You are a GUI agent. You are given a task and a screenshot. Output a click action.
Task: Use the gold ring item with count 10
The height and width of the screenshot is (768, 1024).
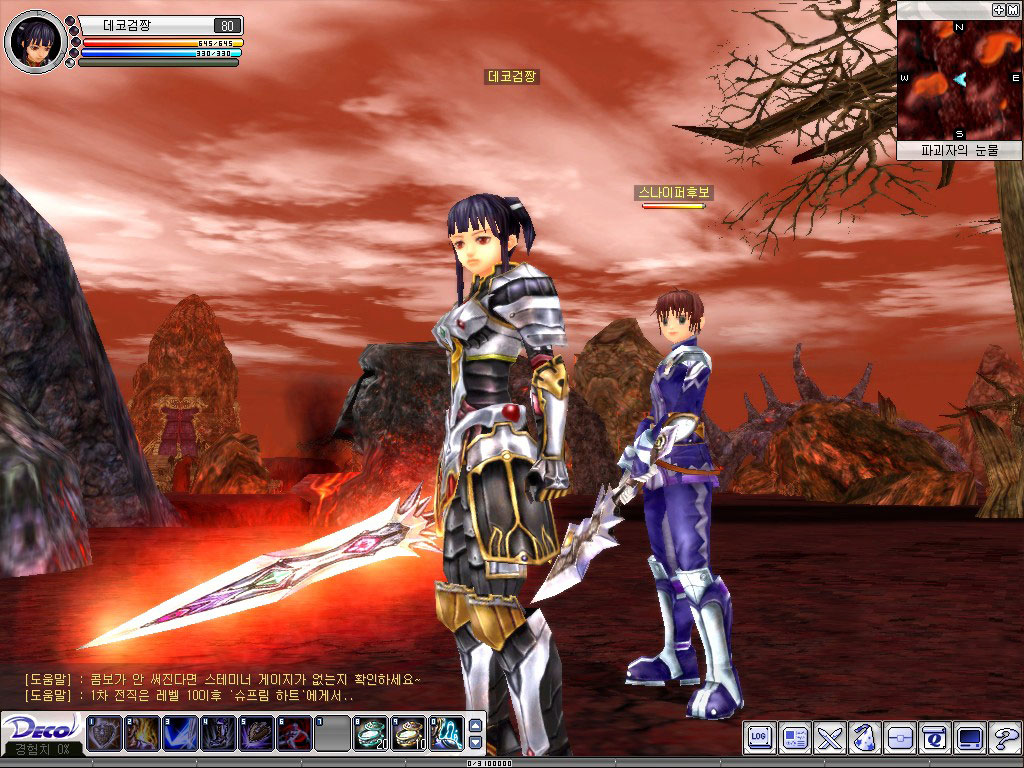point(409,734)
